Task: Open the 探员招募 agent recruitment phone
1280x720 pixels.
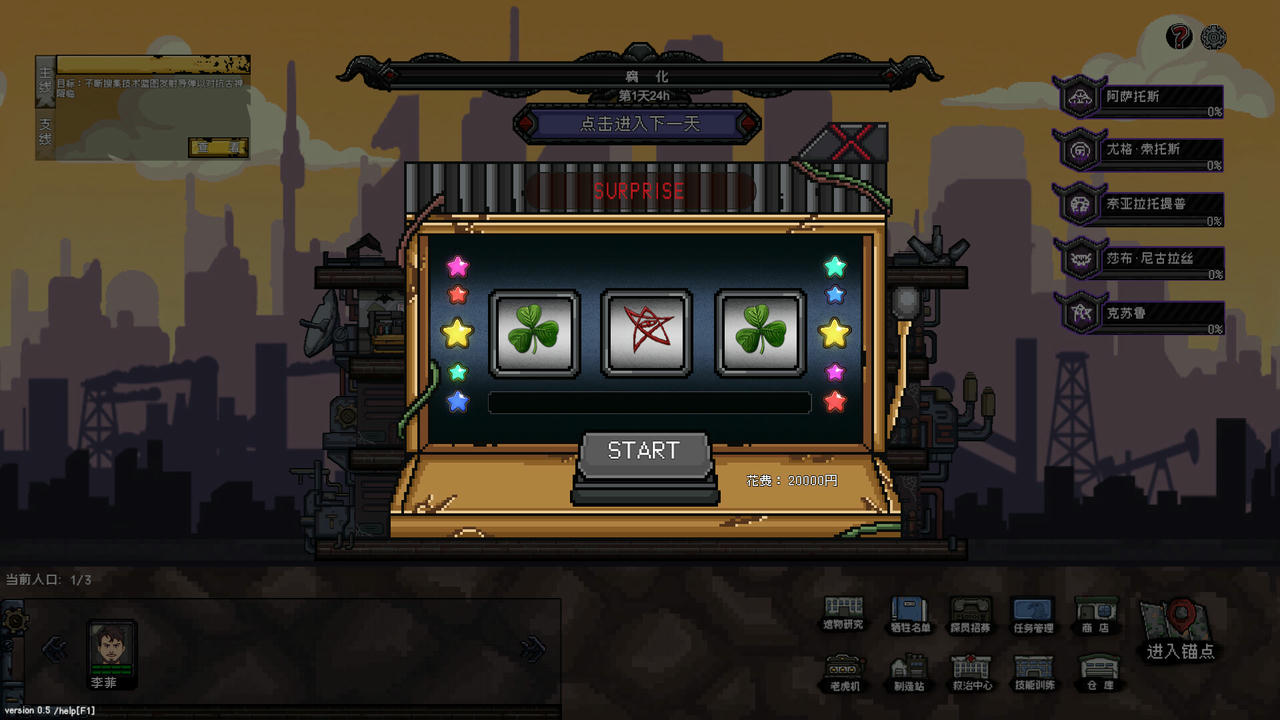Action: [x=970, y=613]
